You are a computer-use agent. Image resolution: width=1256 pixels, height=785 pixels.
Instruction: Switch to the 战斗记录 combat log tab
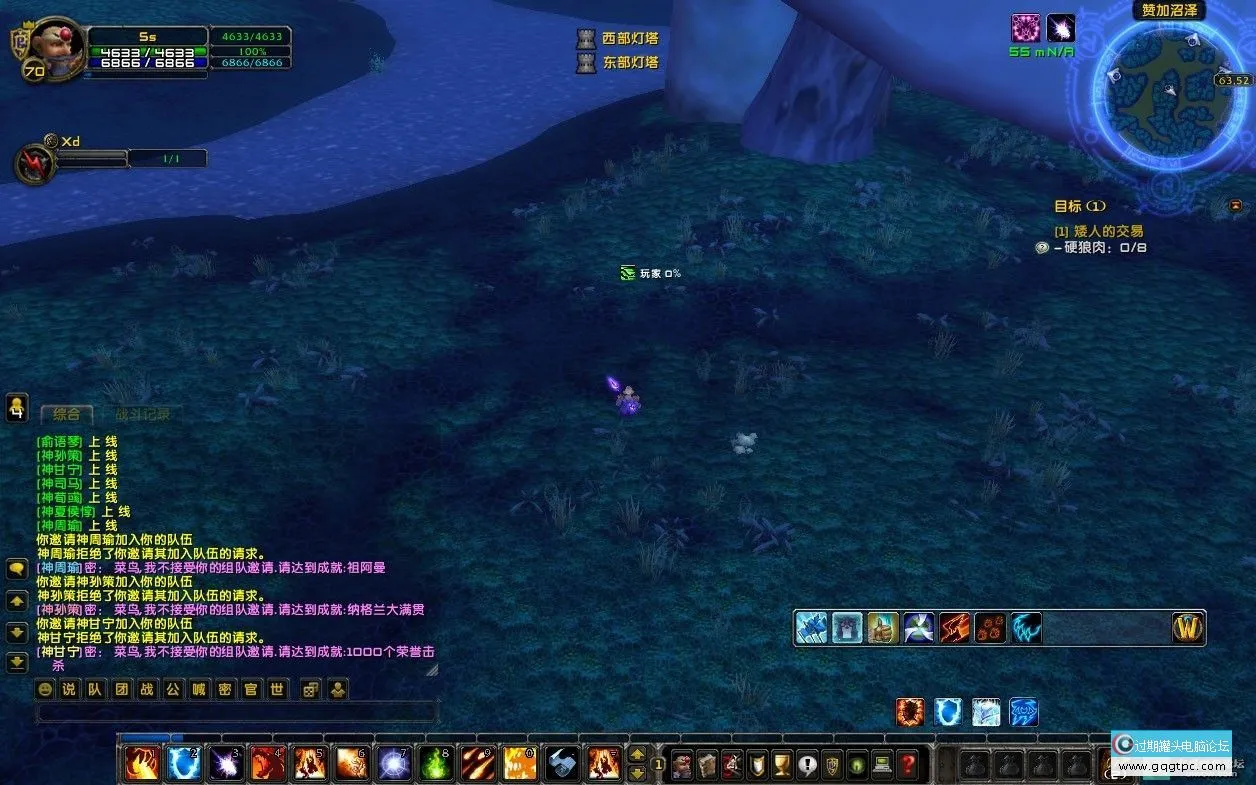(142, 414)
